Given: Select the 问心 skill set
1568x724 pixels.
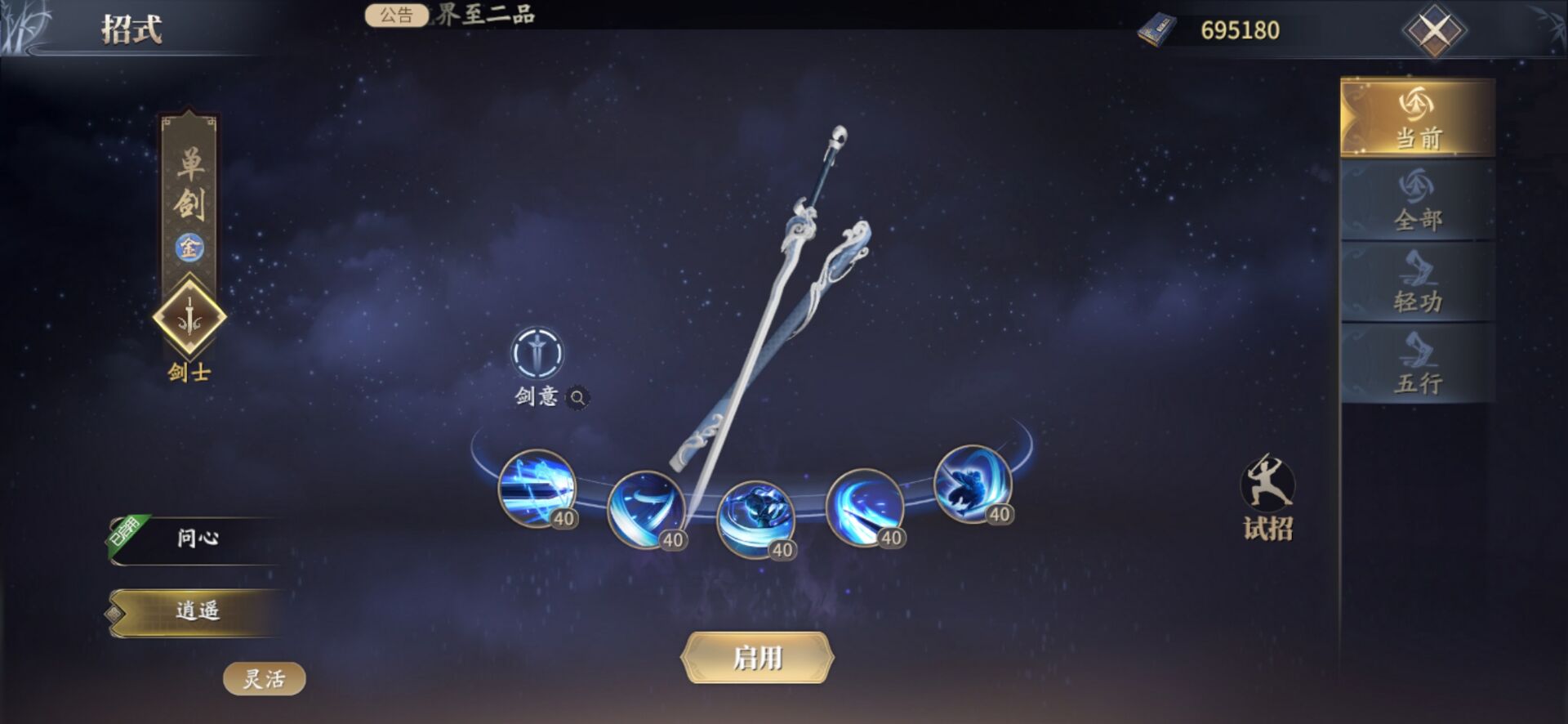Looking at the screenshot, I should coord(198,539).
